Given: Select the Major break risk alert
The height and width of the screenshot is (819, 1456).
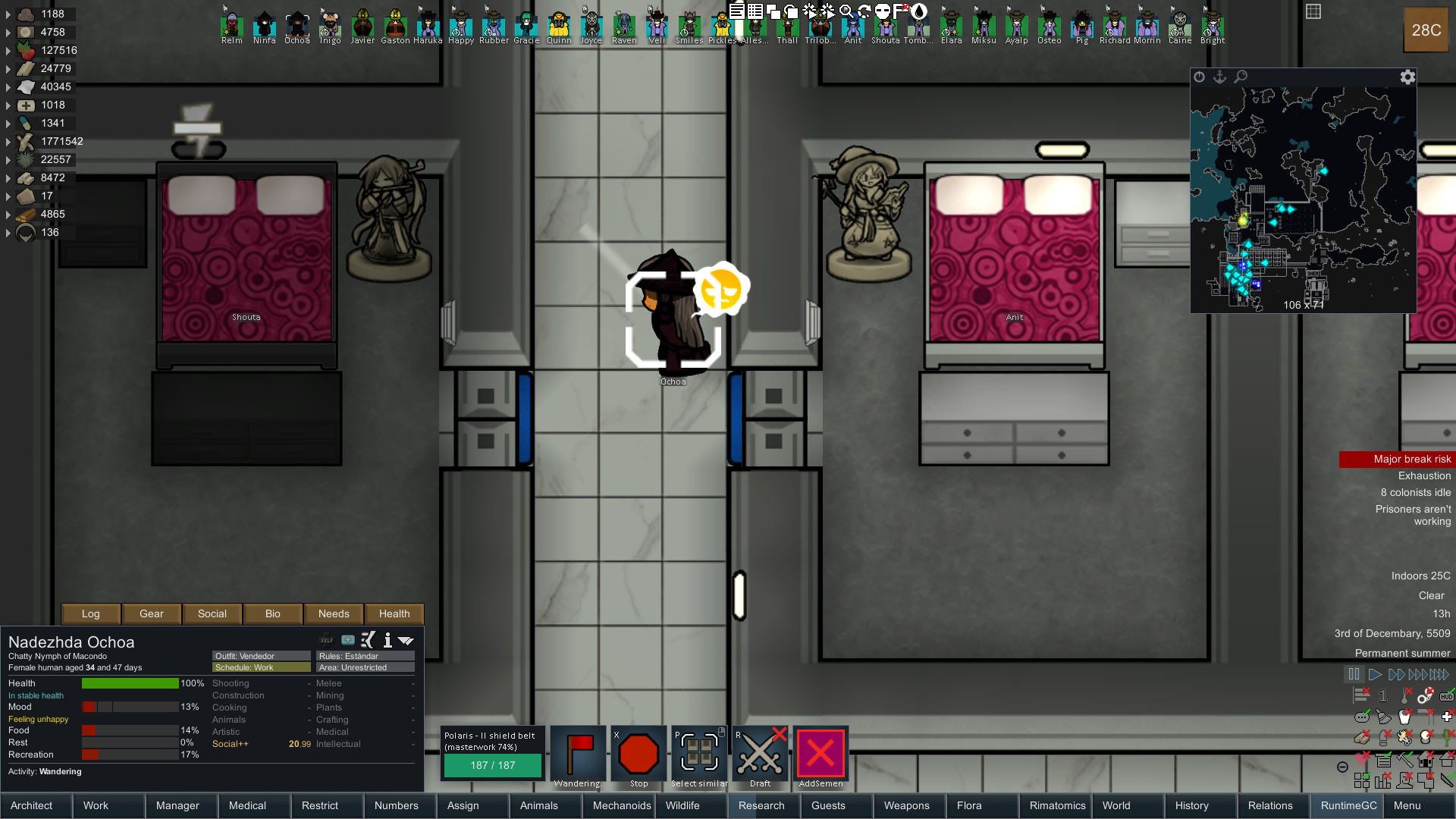Looking at the screenshot, I should [x=1397, y=459].
